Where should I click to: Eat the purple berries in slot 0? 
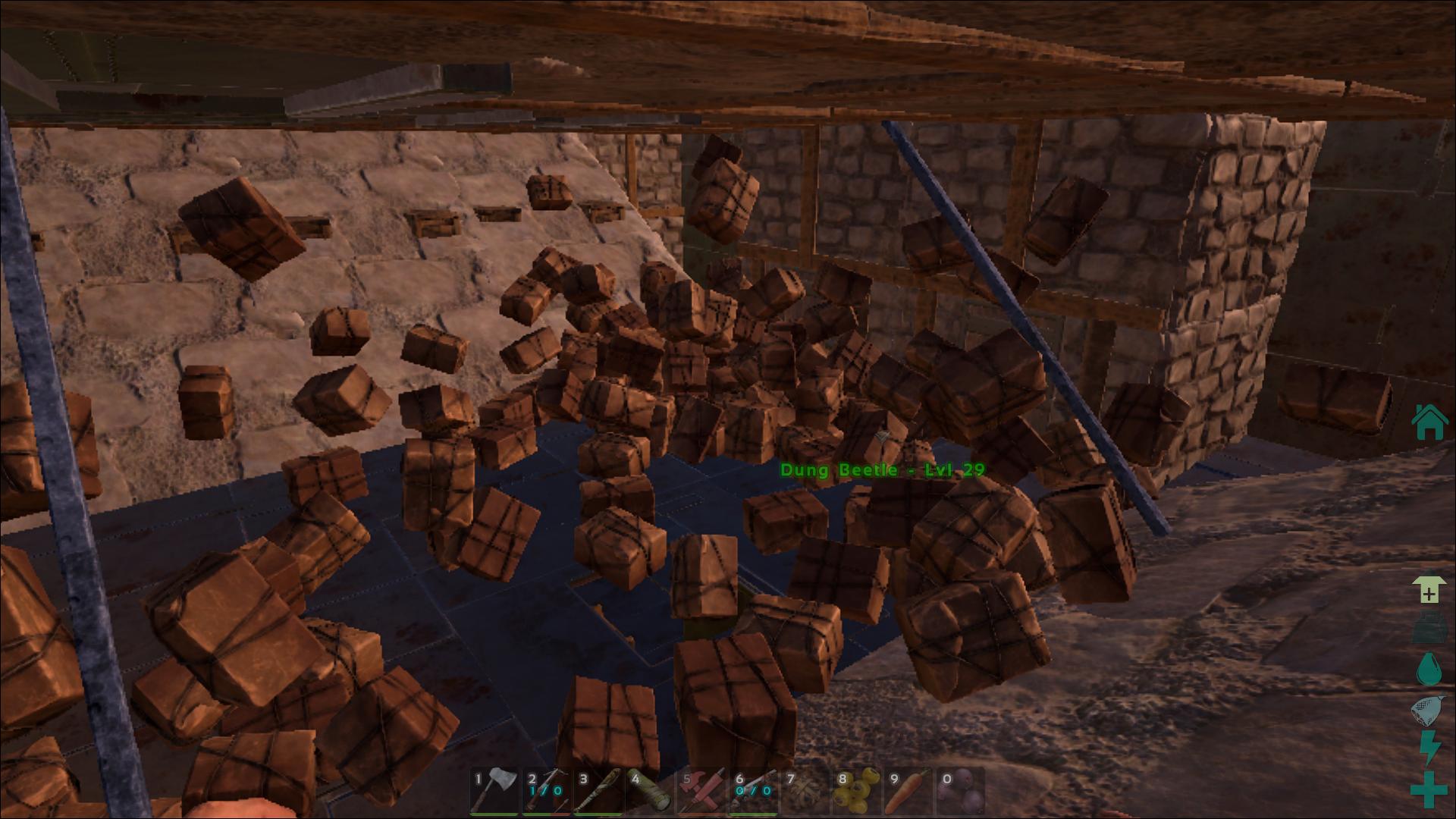pos(960,790)
